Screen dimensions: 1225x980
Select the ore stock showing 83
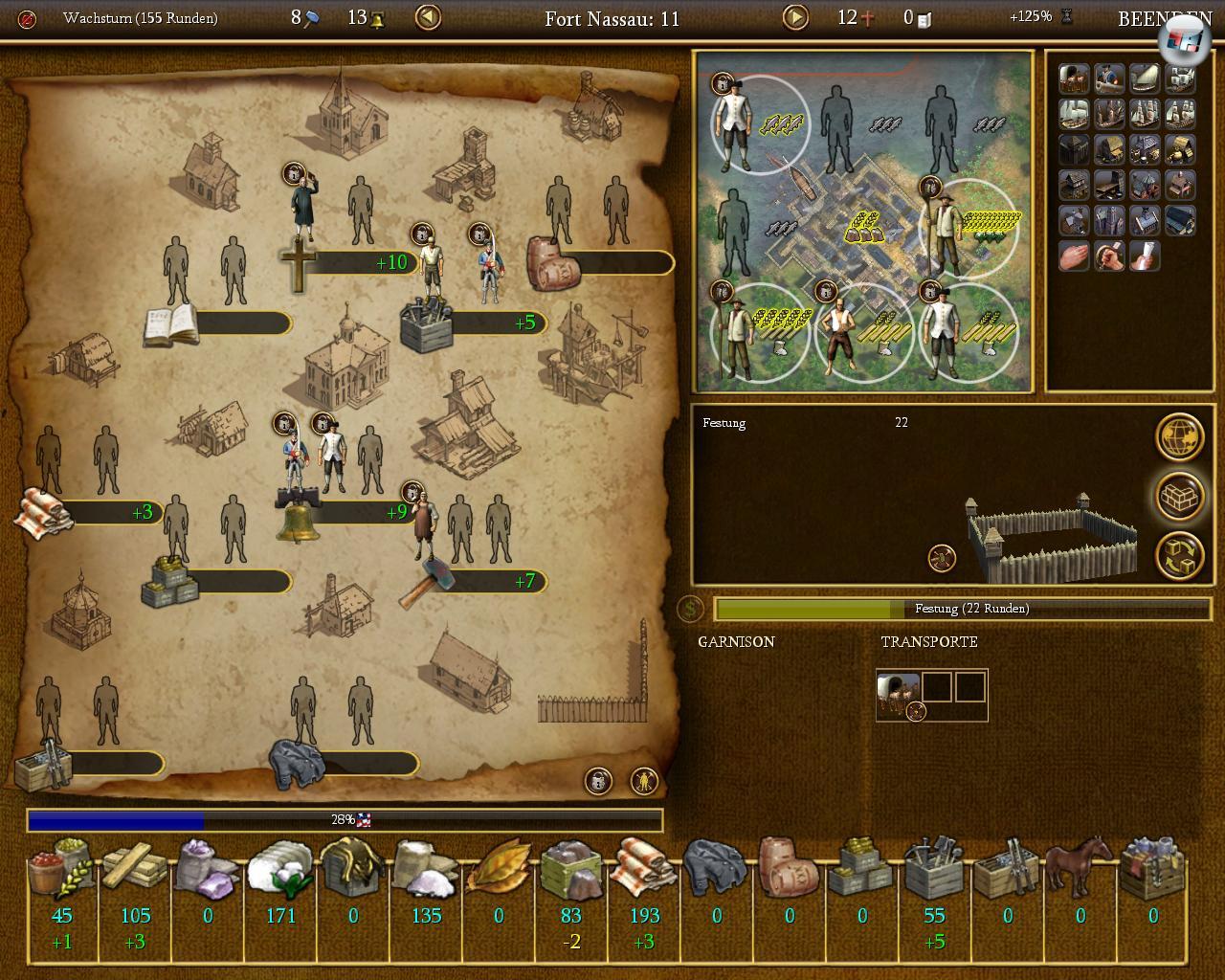tap(571, 882)
